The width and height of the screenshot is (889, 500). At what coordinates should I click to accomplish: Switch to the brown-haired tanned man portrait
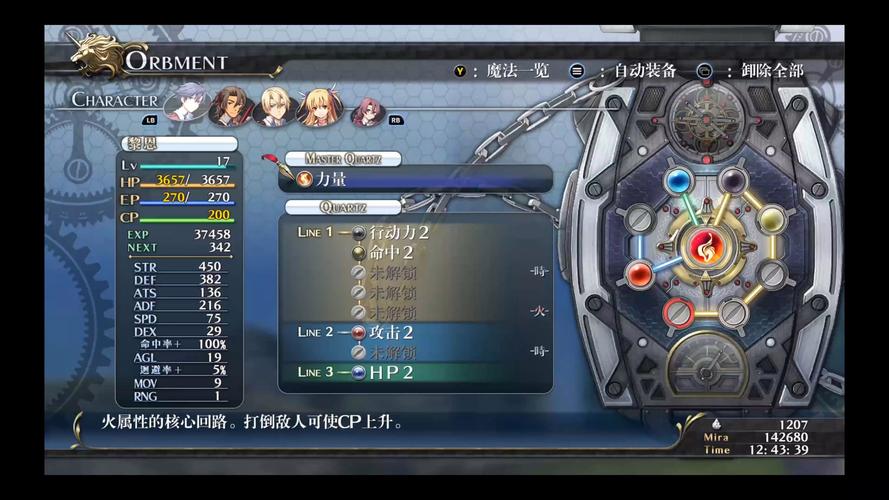[231, 103]
